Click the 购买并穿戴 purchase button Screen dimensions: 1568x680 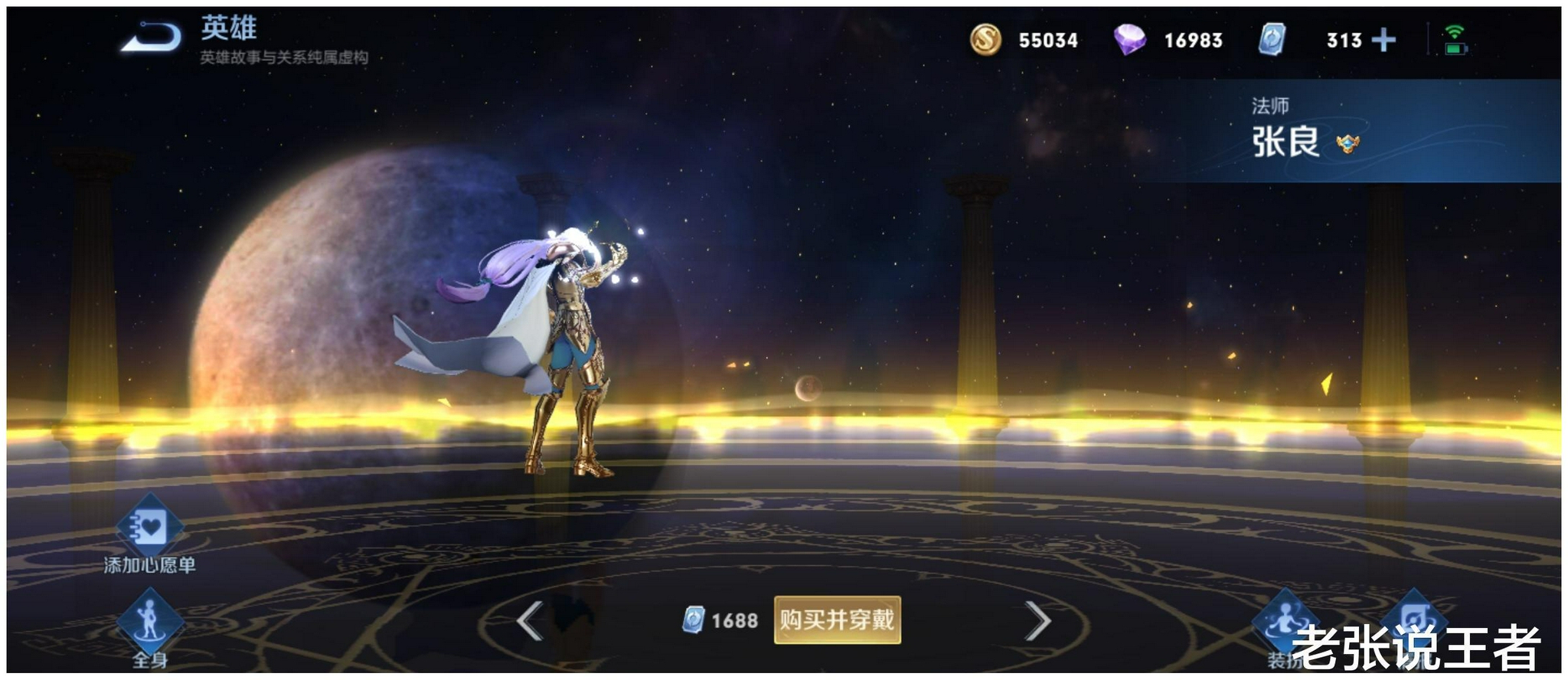point(837,620)
